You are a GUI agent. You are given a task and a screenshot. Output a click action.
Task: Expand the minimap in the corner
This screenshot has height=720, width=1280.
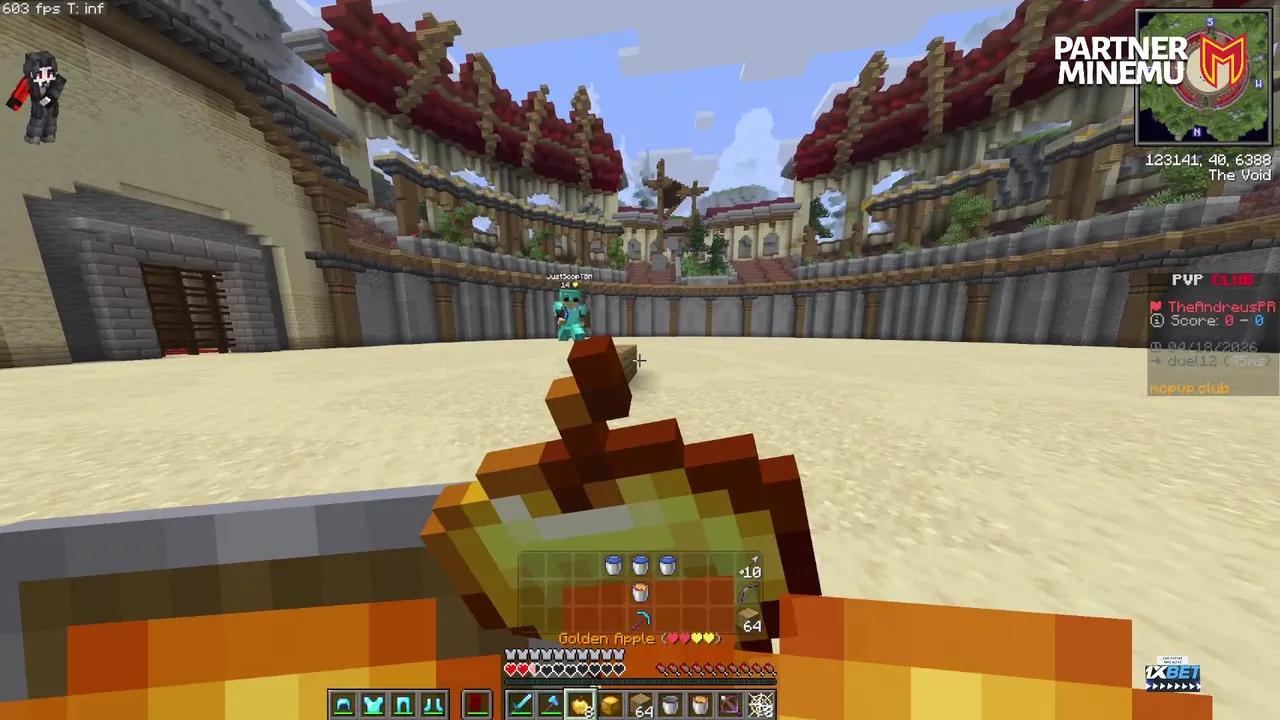1203,75
